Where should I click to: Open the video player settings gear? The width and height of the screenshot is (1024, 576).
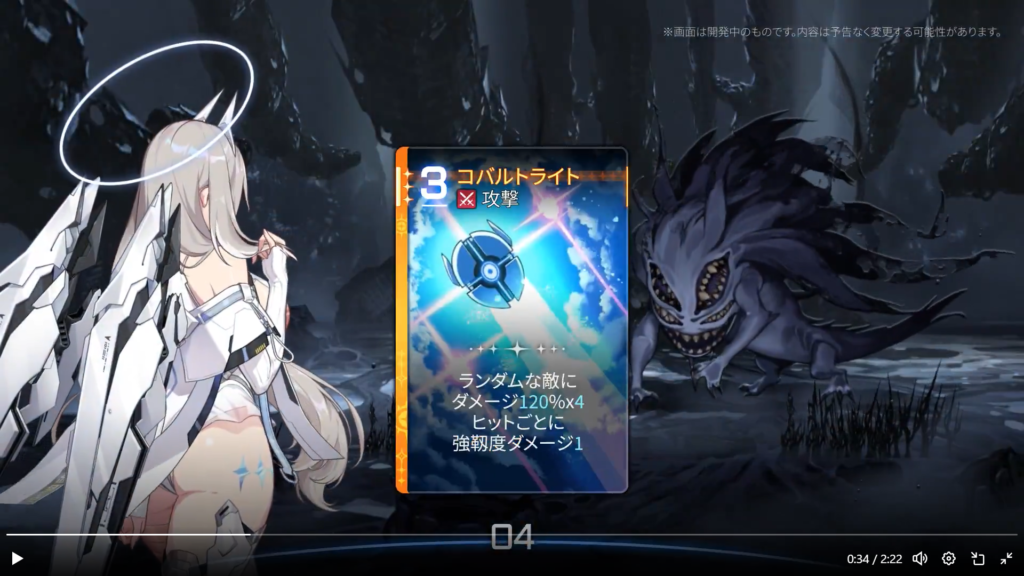(949, 558)
